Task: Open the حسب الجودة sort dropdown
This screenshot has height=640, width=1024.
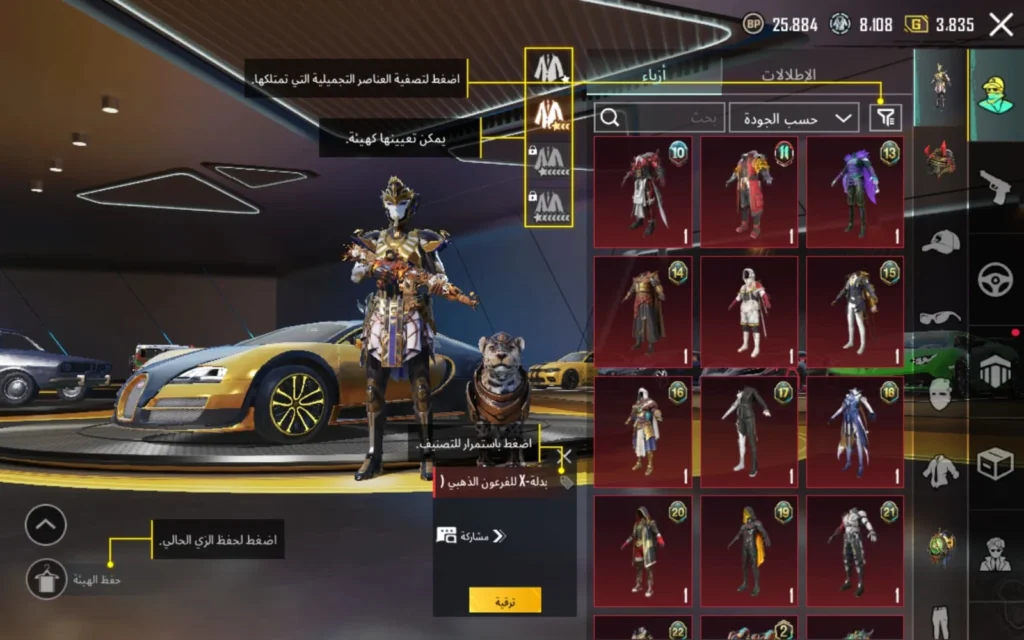Action: [x=794, y=118]
